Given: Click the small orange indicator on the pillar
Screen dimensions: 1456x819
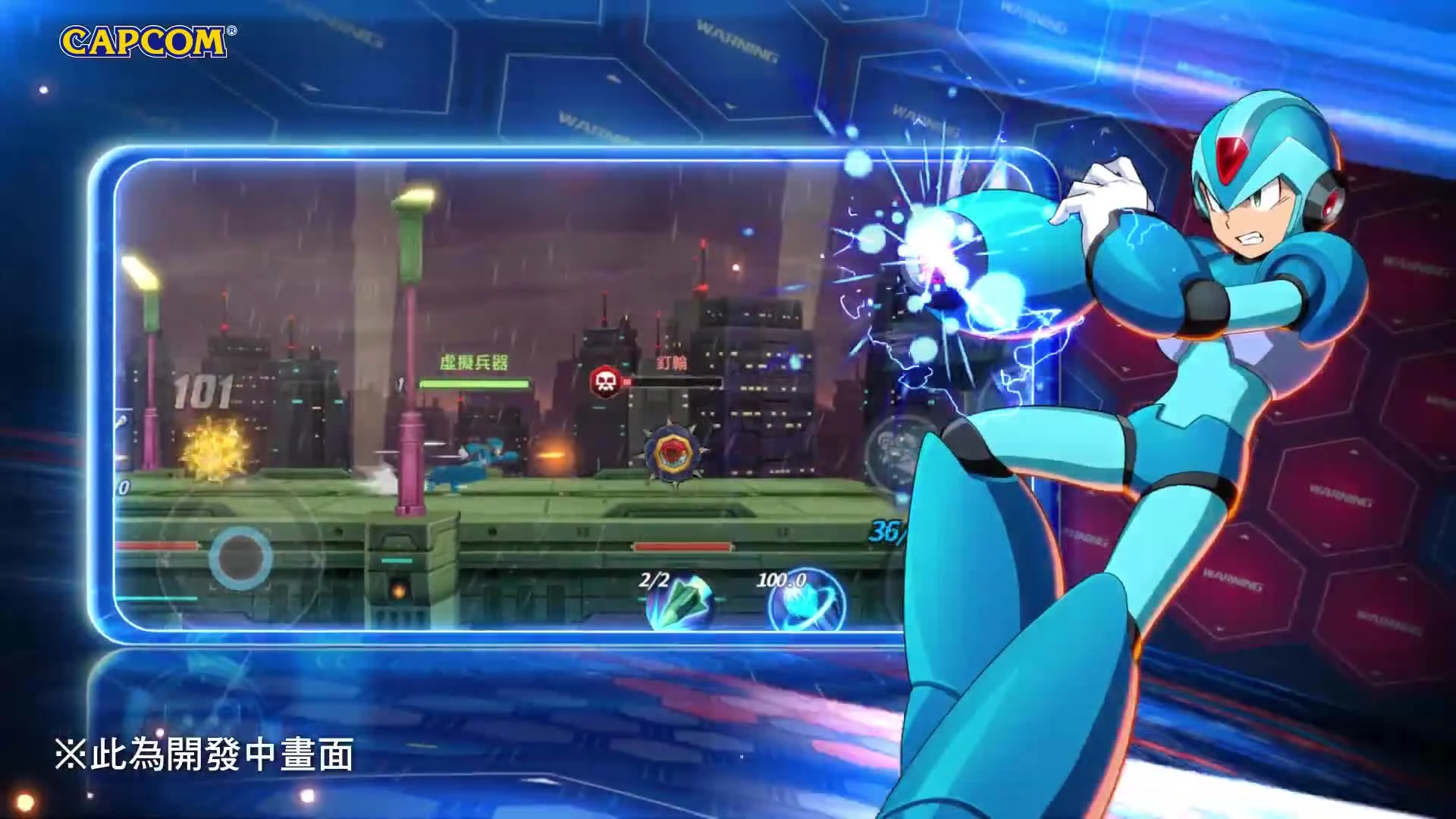Looking at the screenshot, I should point(397,592).
